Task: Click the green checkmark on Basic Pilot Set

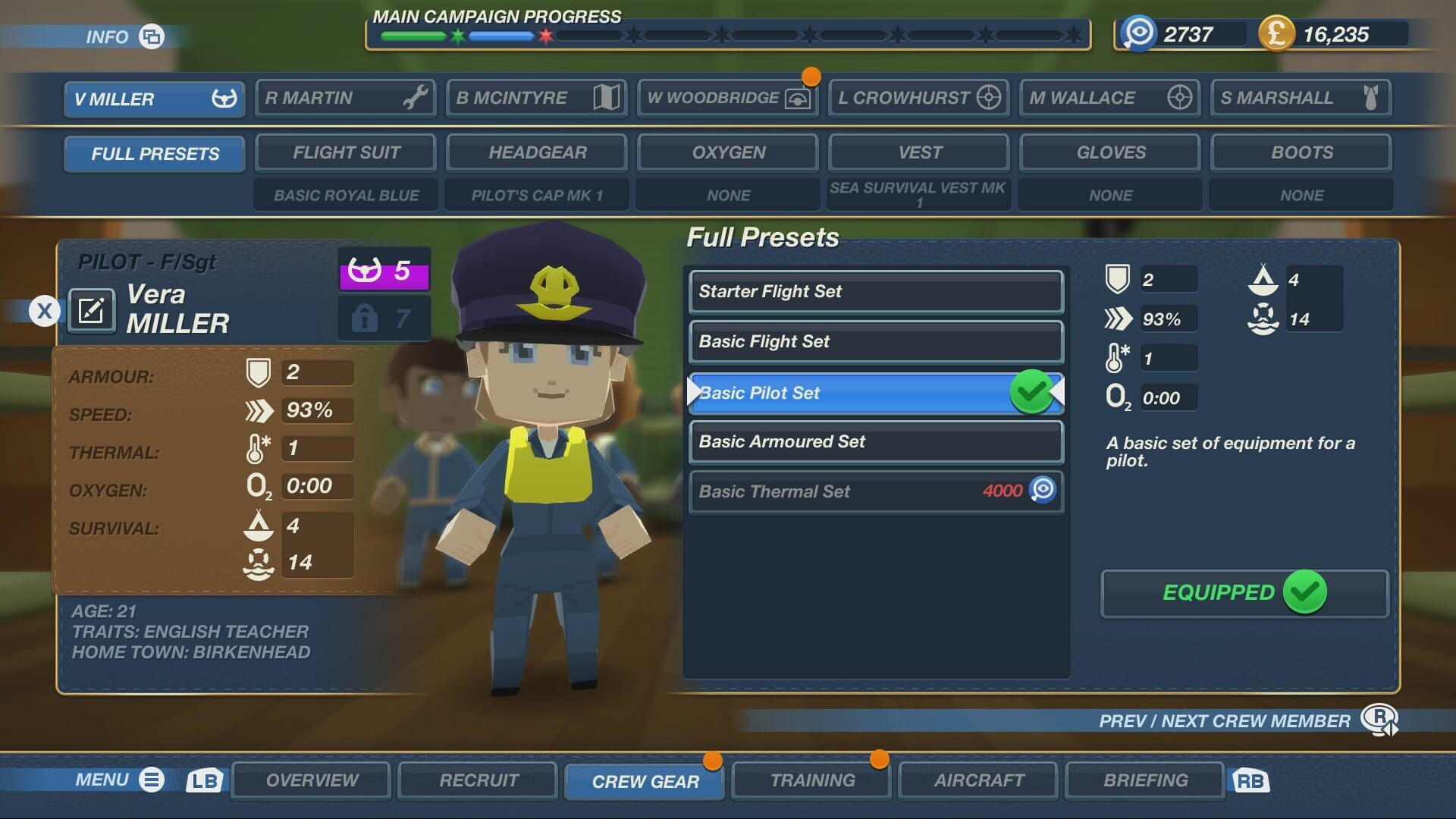Action: click(x=1032, y=393)
